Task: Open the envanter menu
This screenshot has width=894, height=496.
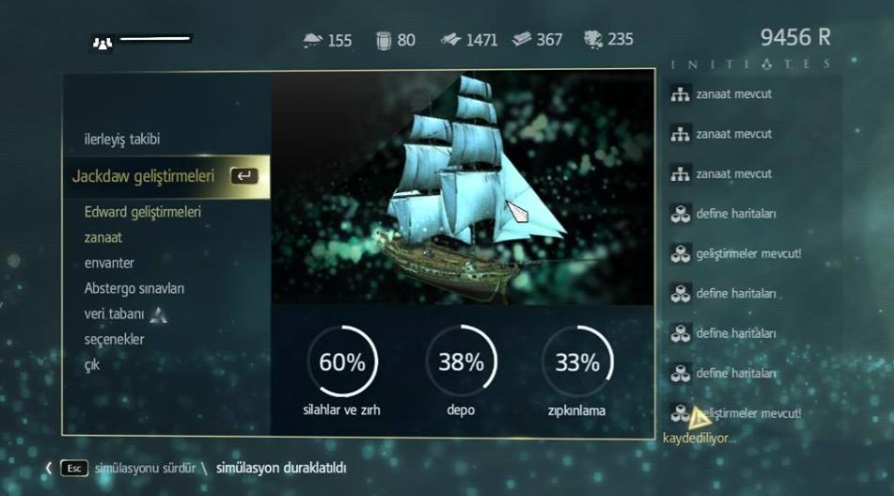Action: pos(110,263)
